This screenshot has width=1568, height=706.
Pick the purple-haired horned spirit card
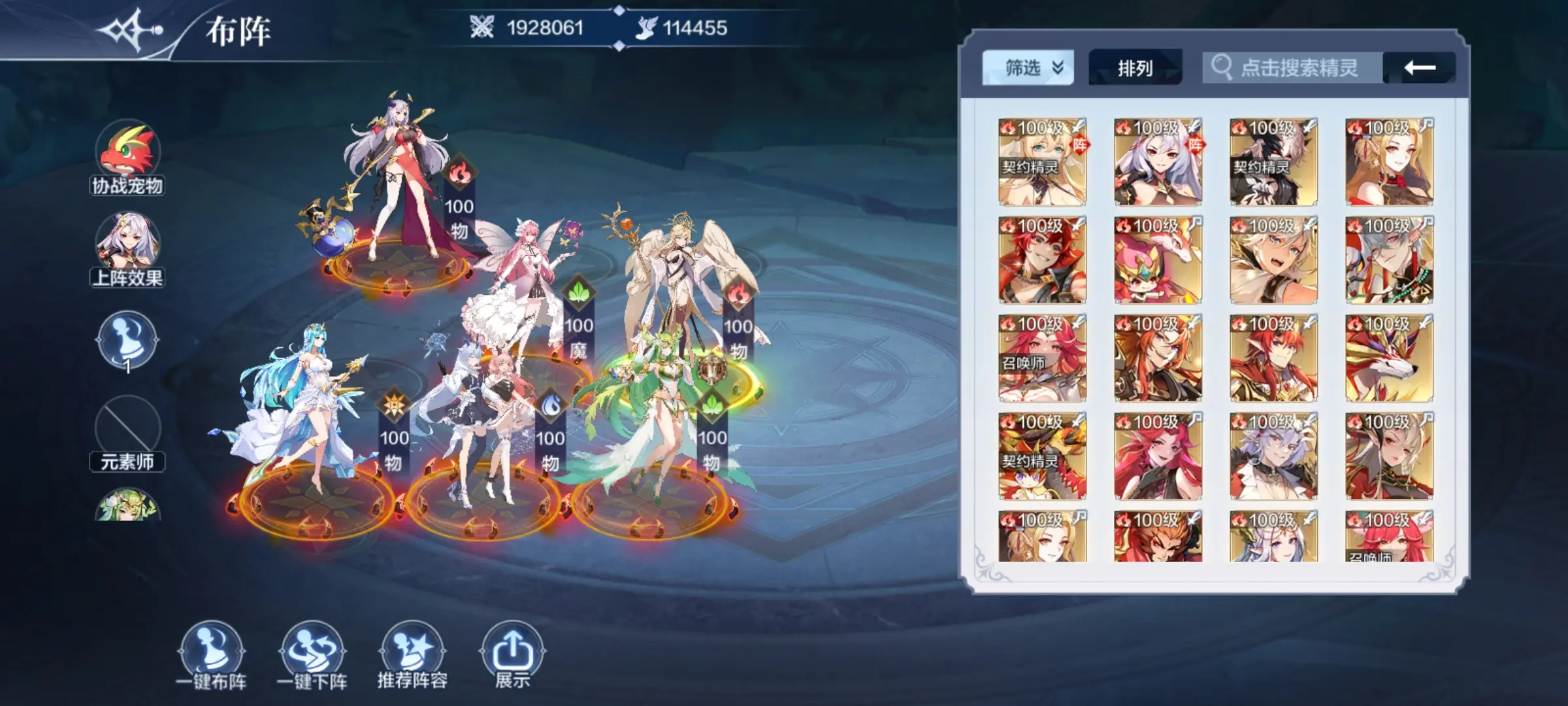[x=1273, y=456]
